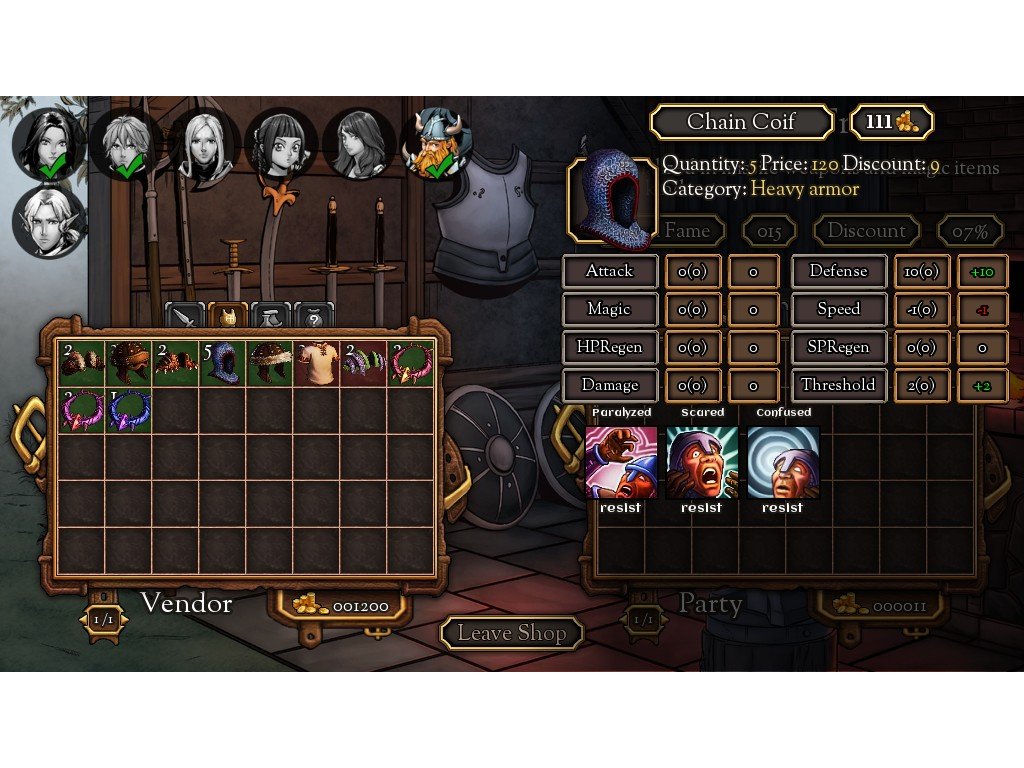
Task: Switch to the armor category tab
Action: tap(229, 318)
